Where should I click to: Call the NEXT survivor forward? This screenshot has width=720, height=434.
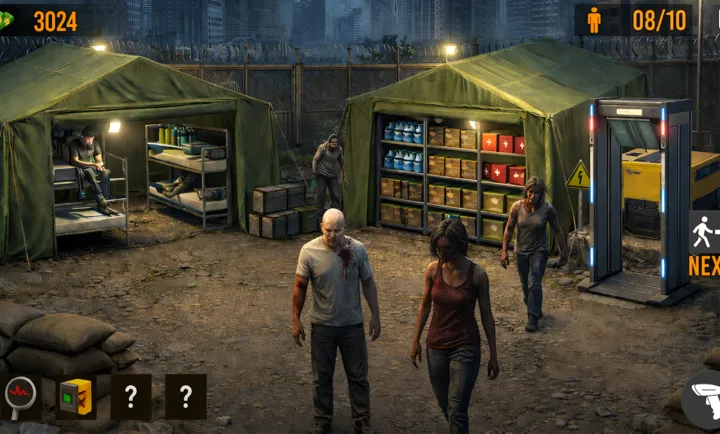[704, 243]
